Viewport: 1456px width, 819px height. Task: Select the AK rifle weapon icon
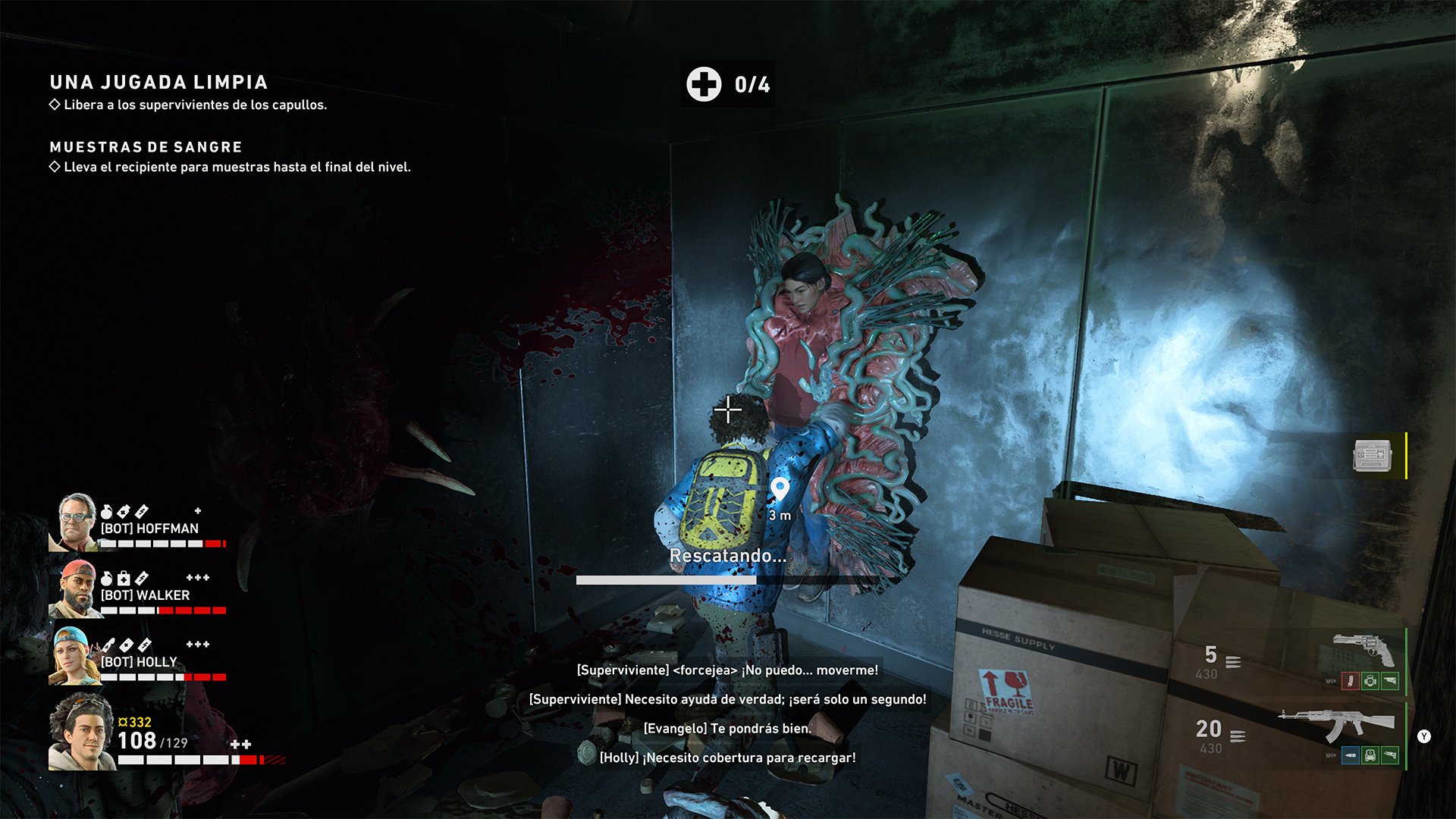1333,722
